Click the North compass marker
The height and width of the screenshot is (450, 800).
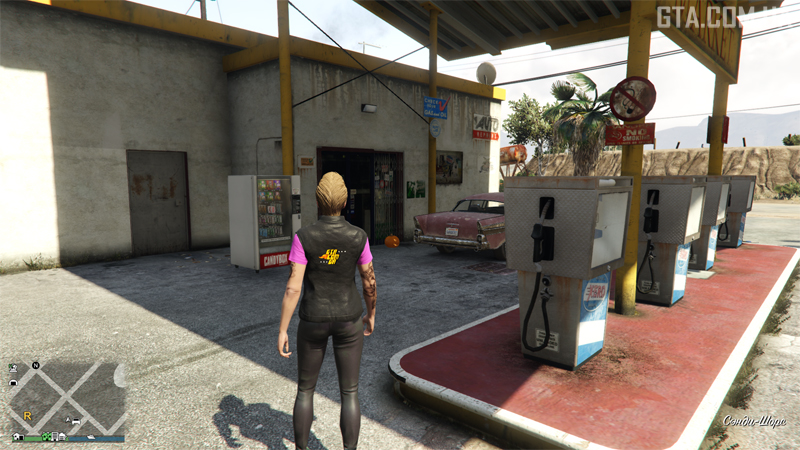[36, 365]
